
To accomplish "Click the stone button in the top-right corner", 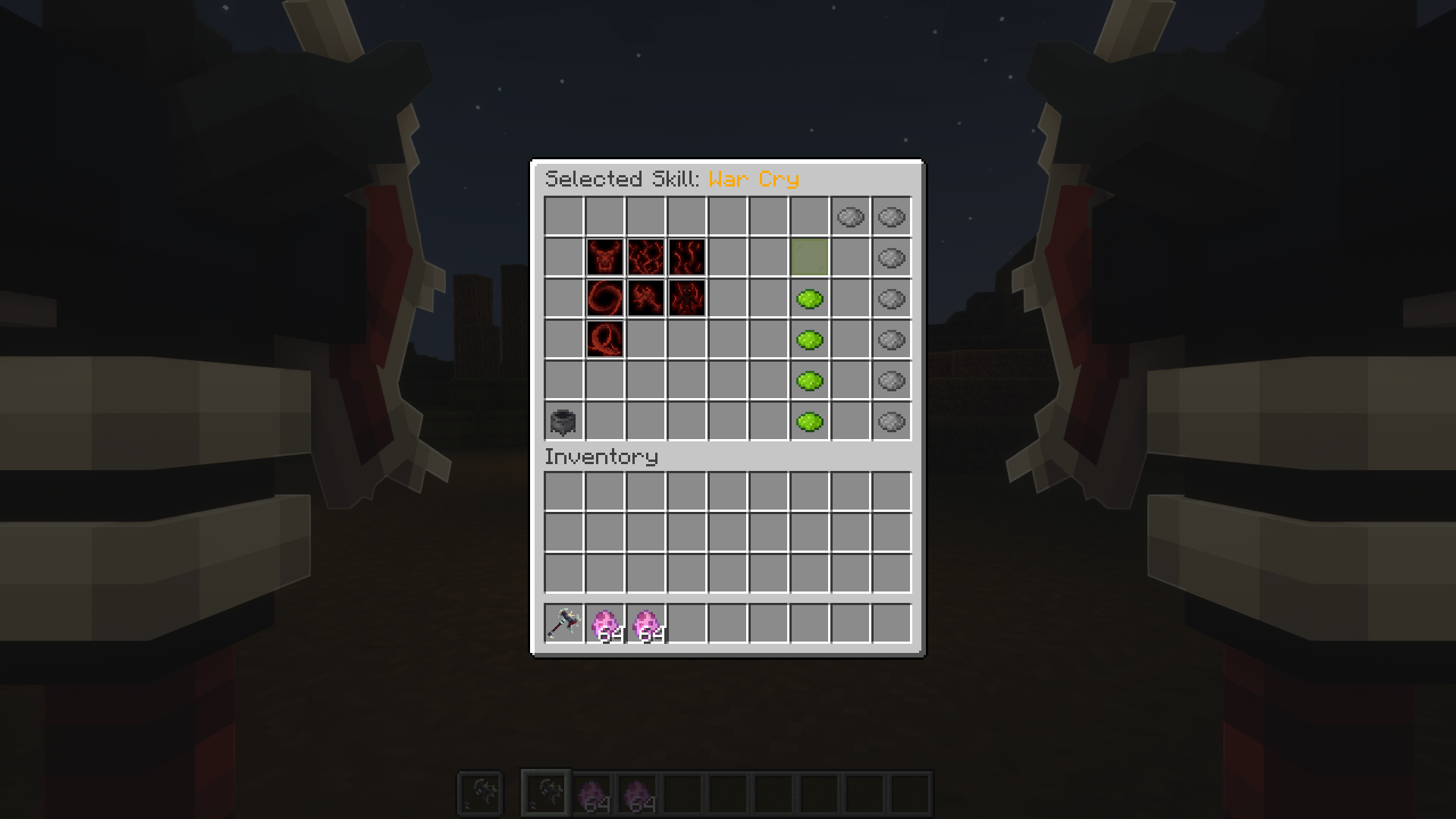I will tap(890, 218).
